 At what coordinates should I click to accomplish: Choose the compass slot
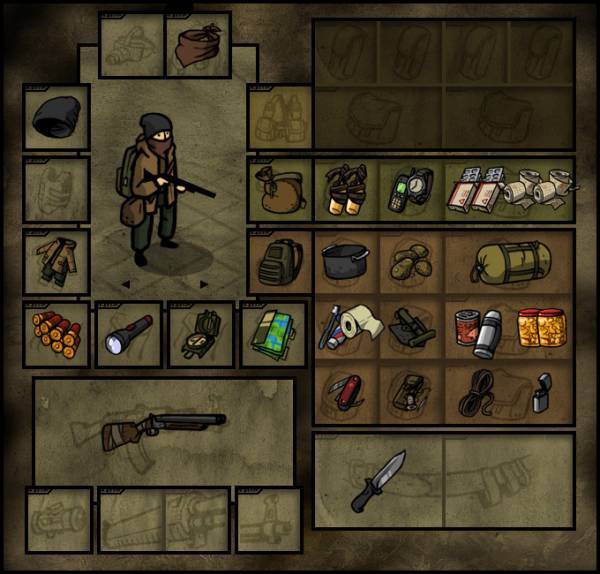pos(200,335)
